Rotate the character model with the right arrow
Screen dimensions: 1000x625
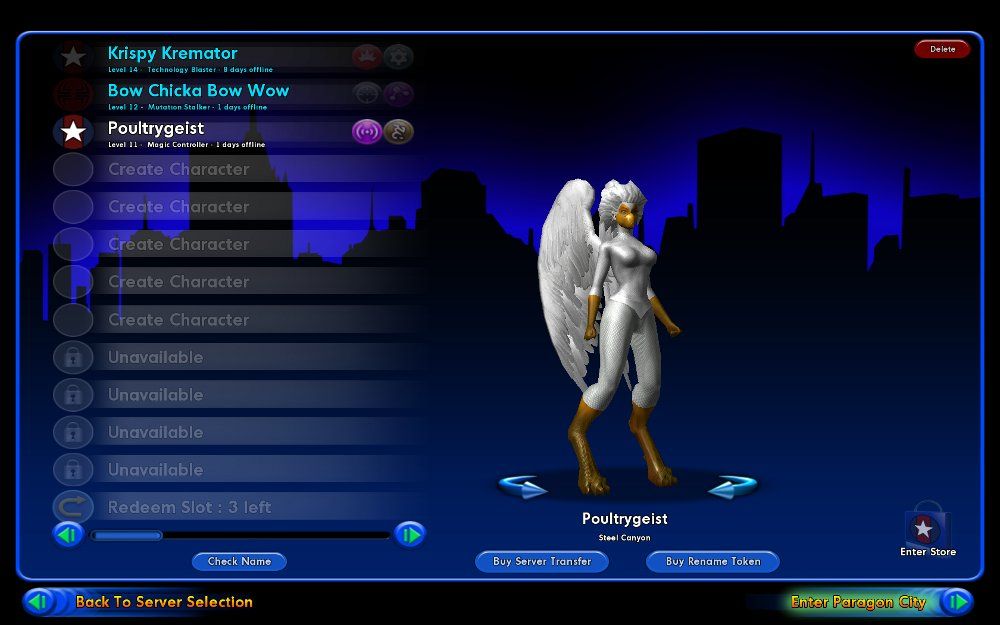[x=732, y=487]
